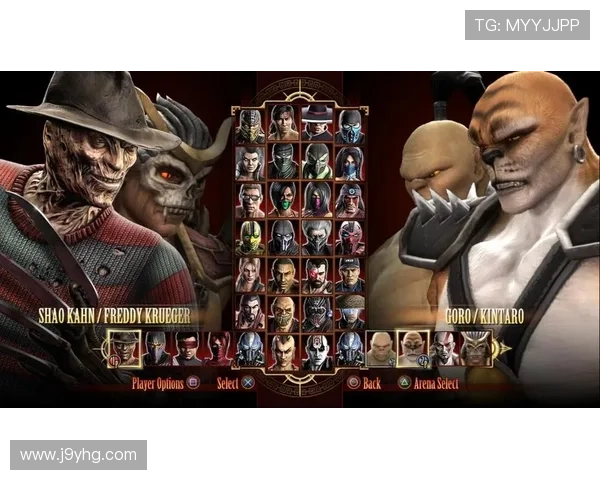Choose Jade with the green mask
Image resolution: width=600 pixels, height=480 pixels.
click(283, 200)
